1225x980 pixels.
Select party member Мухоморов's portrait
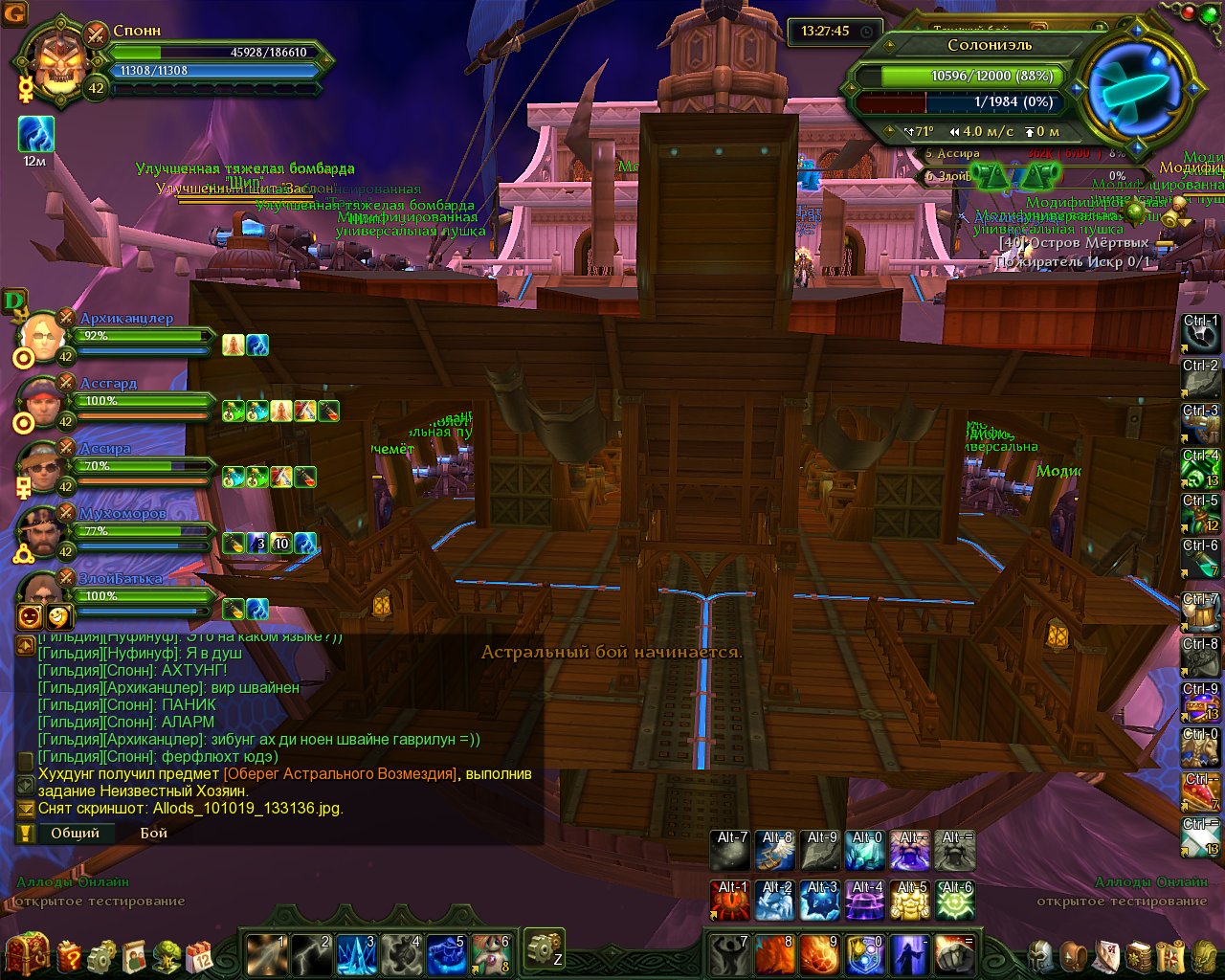click(x=42, y=533)
